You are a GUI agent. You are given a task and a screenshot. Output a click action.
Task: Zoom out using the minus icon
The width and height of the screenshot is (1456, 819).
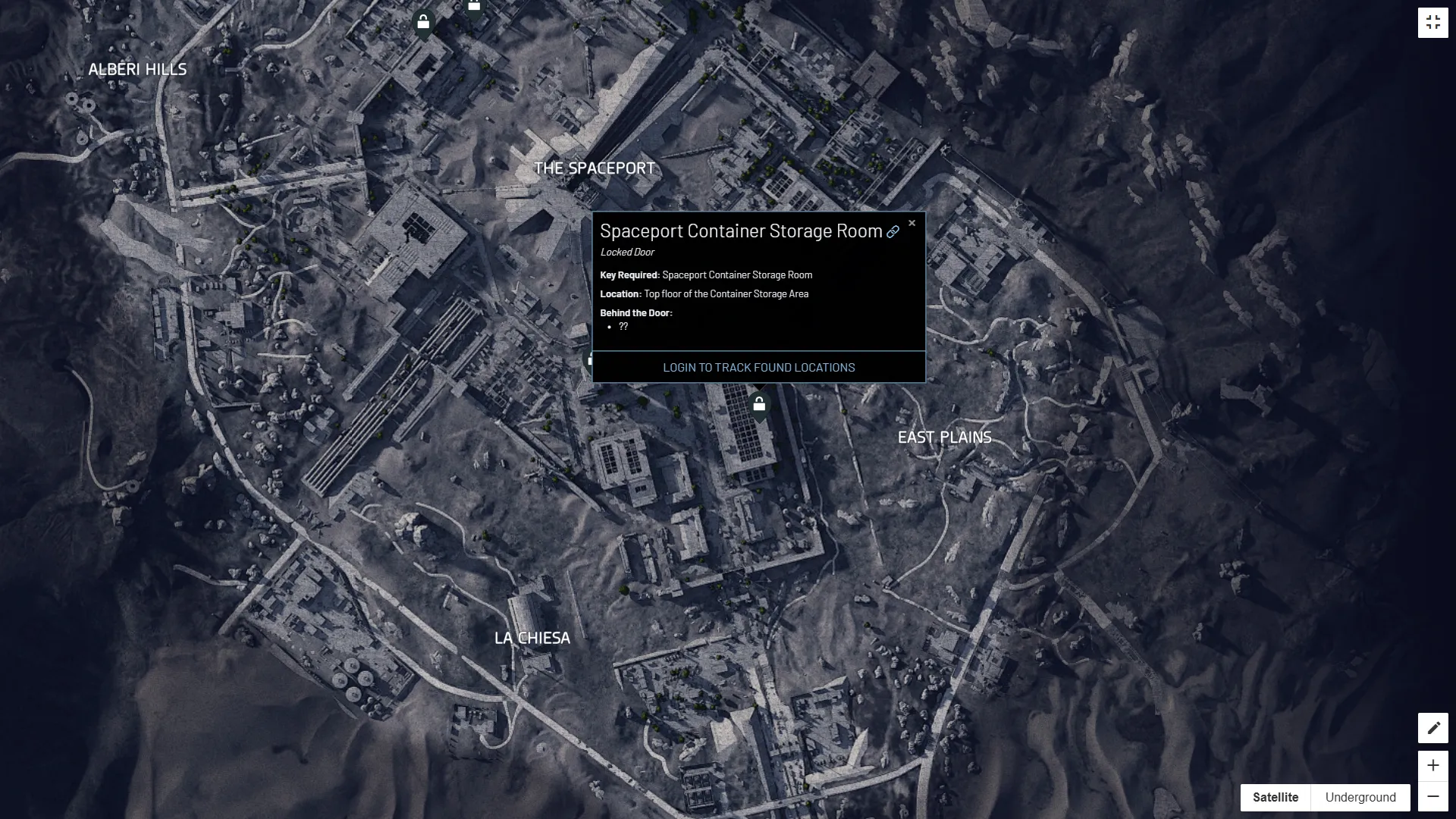pos(1434,797)
